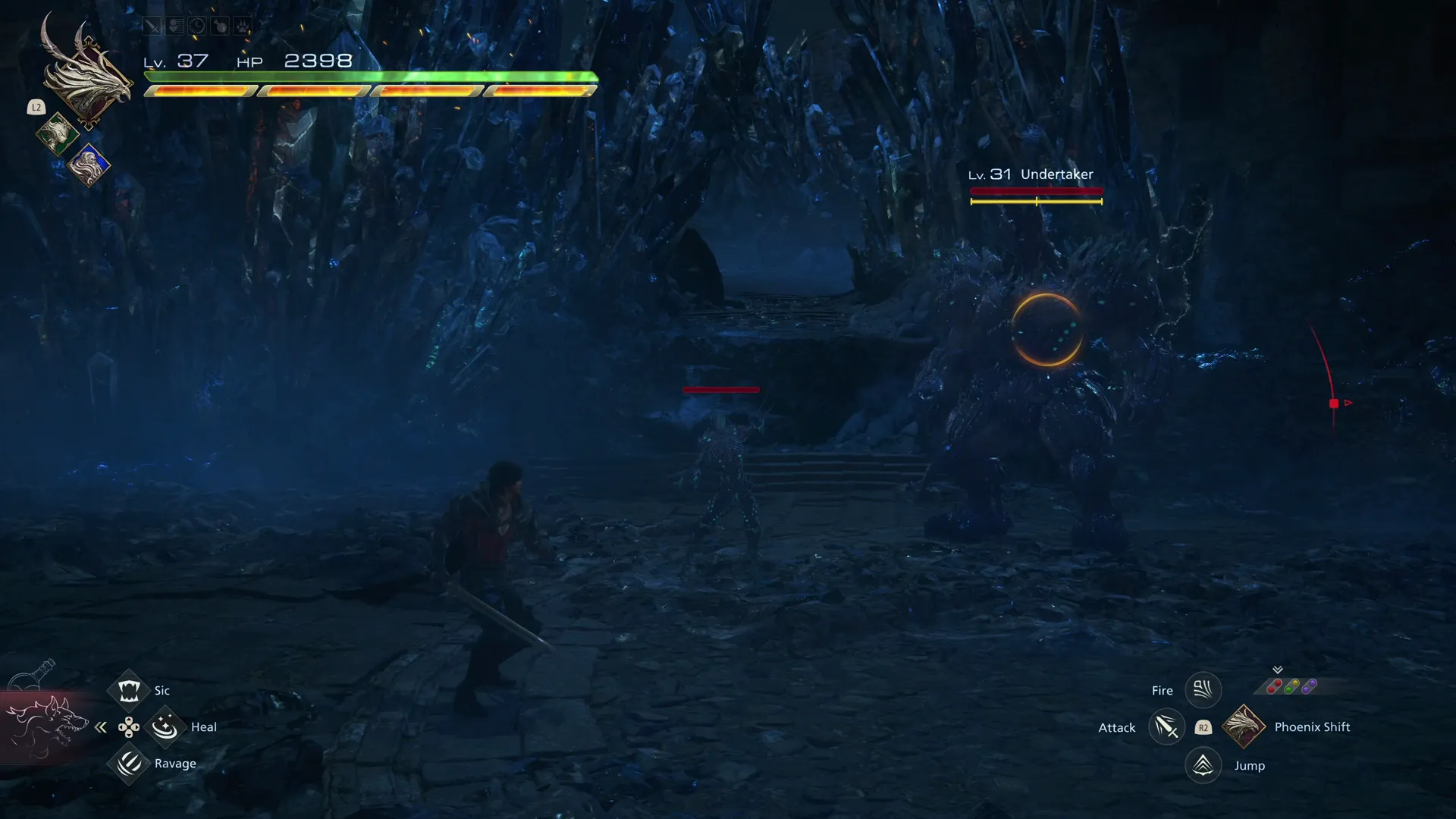Screen dimensions: 1456x819
Task: Click the clock status icon near the top
Action: pos(196,25)
